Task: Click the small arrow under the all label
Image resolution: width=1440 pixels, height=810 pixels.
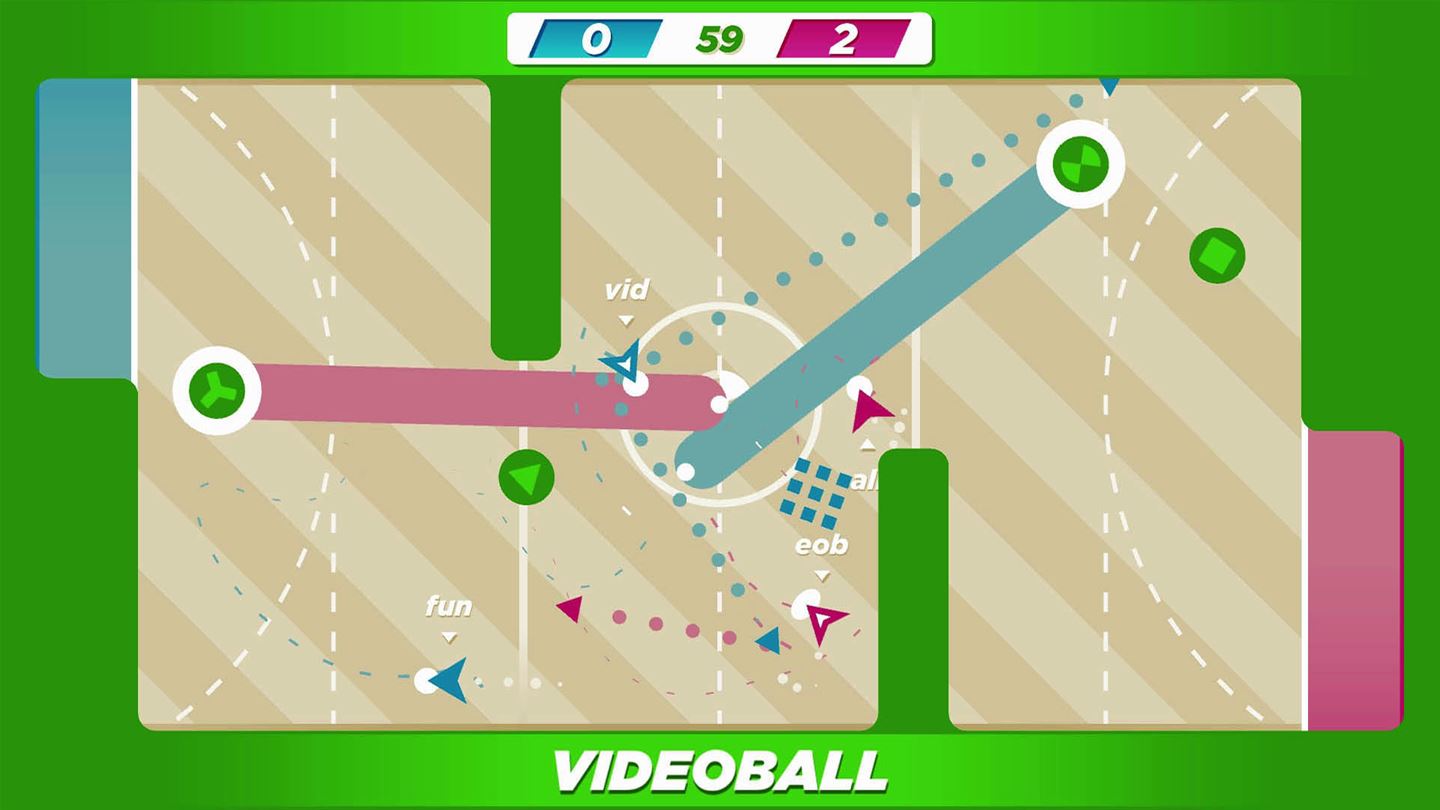Action: pos(866,444)
